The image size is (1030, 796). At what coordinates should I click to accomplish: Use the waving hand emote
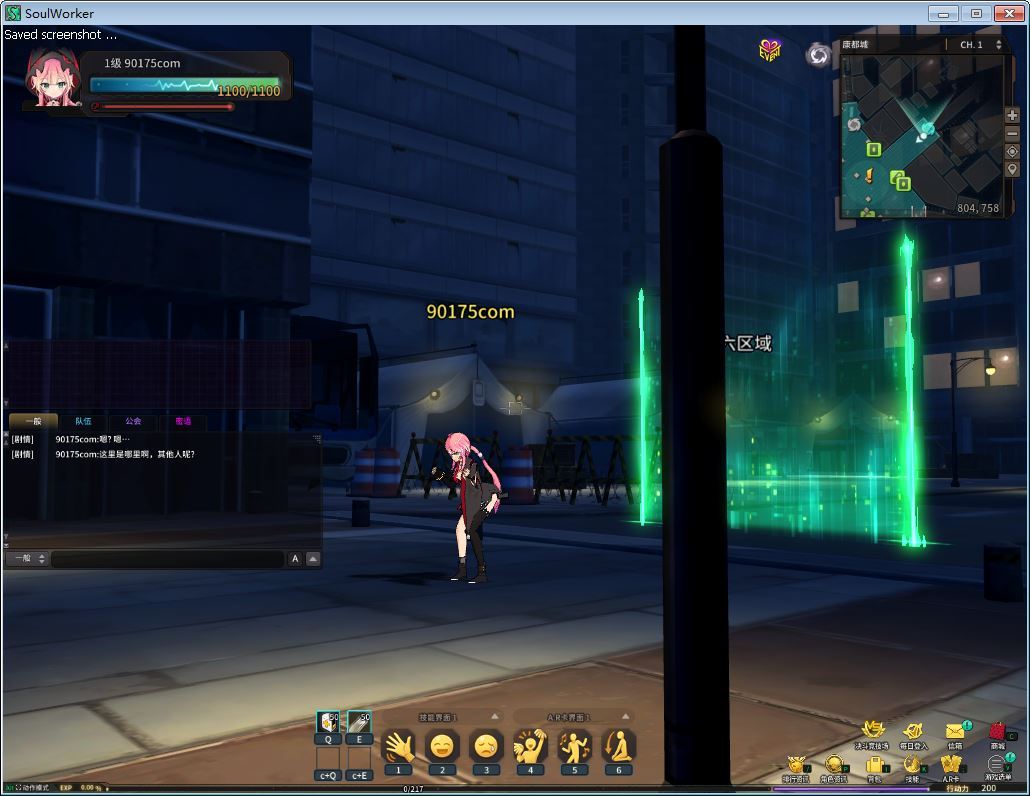click(398, 746)
